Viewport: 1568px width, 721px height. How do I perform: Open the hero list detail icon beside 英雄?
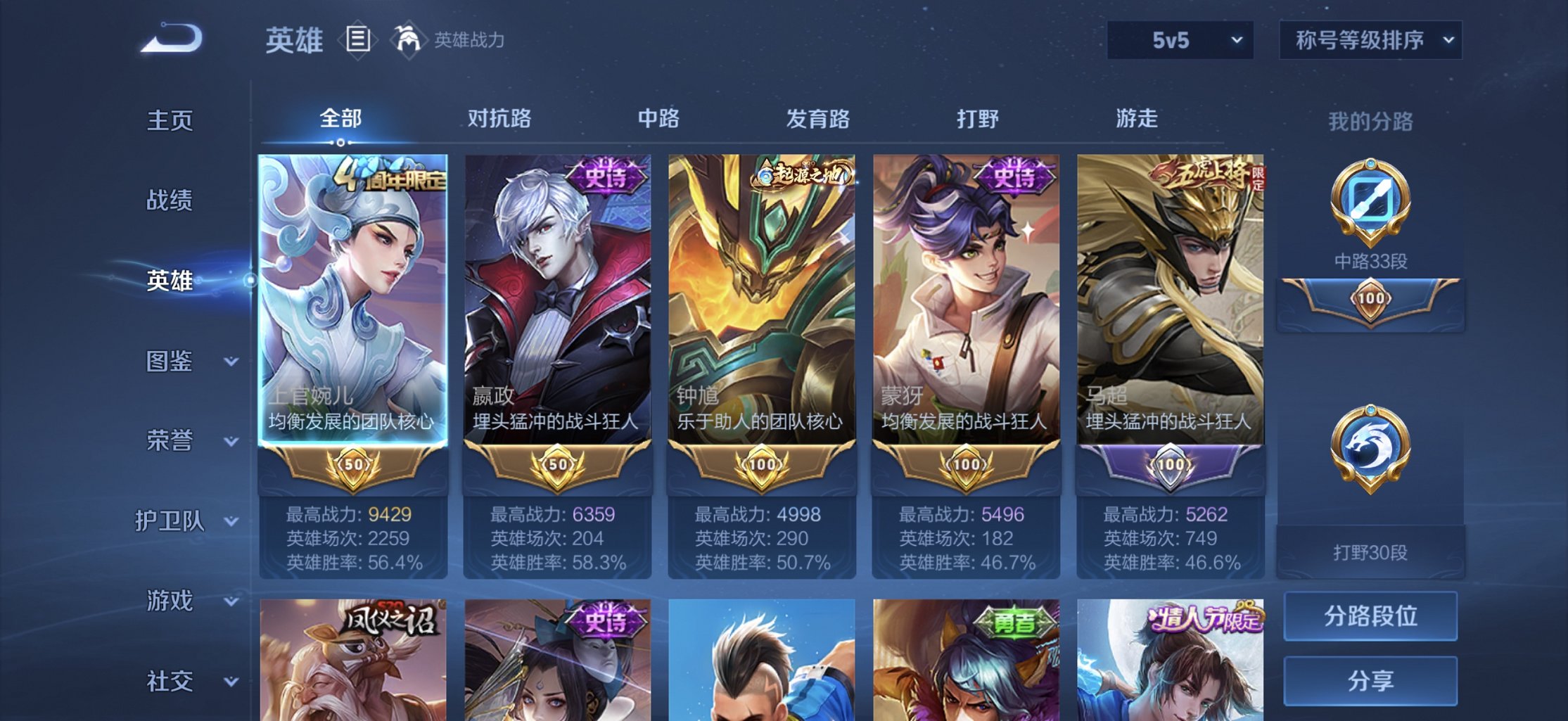357,40
